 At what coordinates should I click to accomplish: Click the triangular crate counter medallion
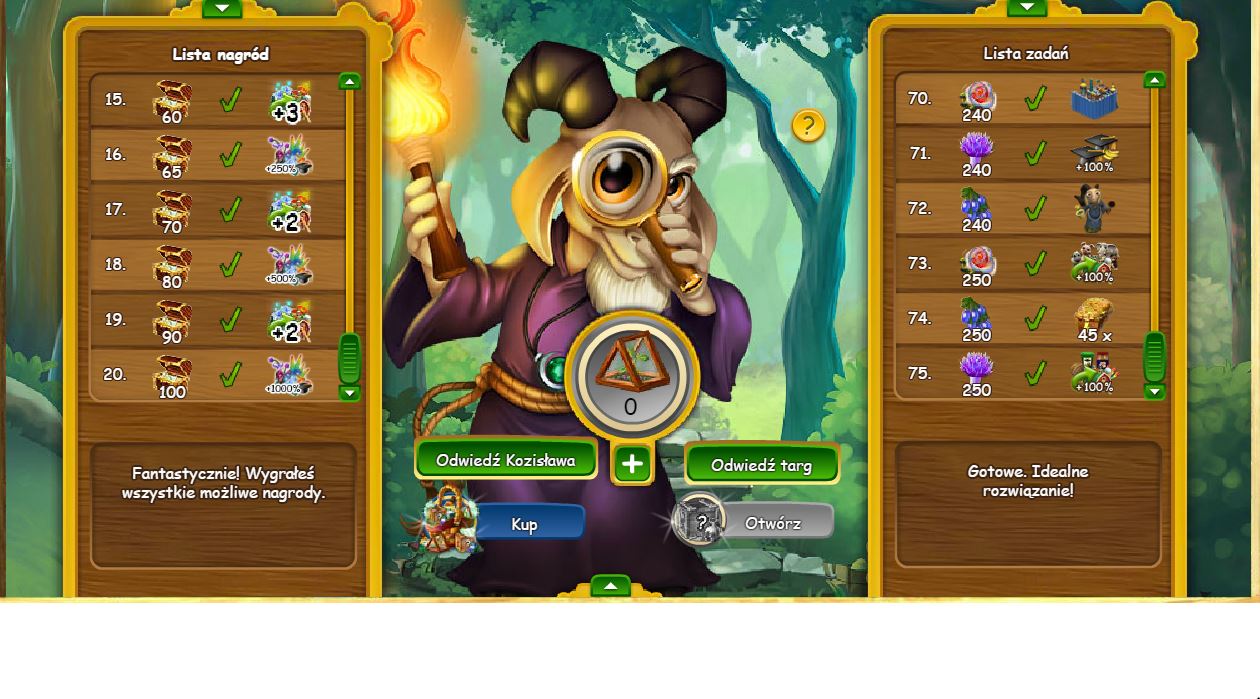pyautogui.click(x=631, y=377)
